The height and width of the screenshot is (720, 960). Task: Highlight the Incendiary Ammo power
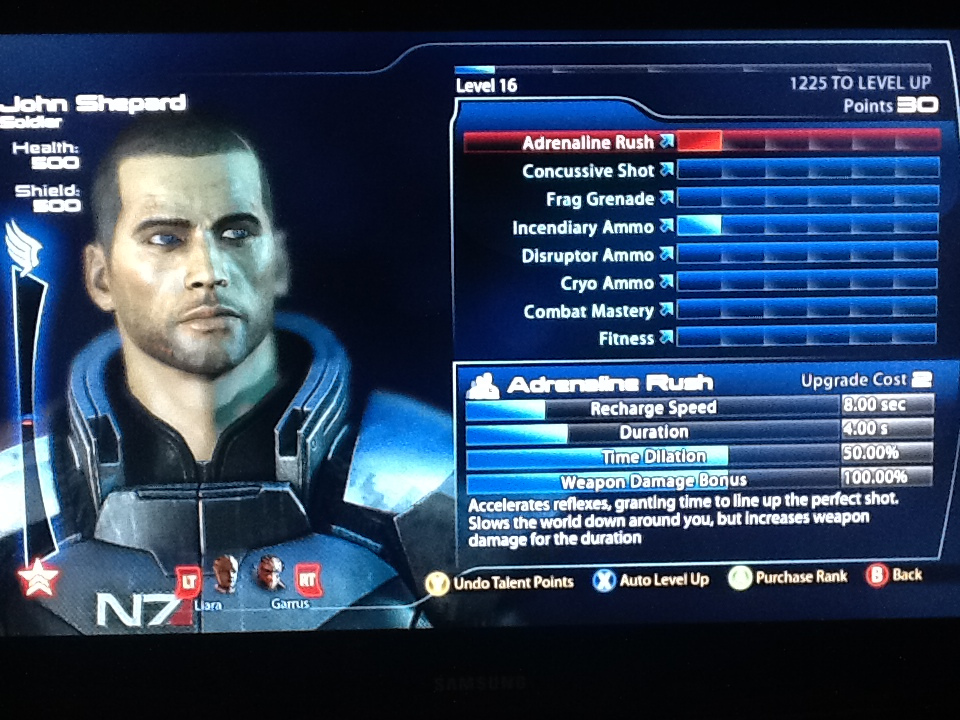pos(583,227)
